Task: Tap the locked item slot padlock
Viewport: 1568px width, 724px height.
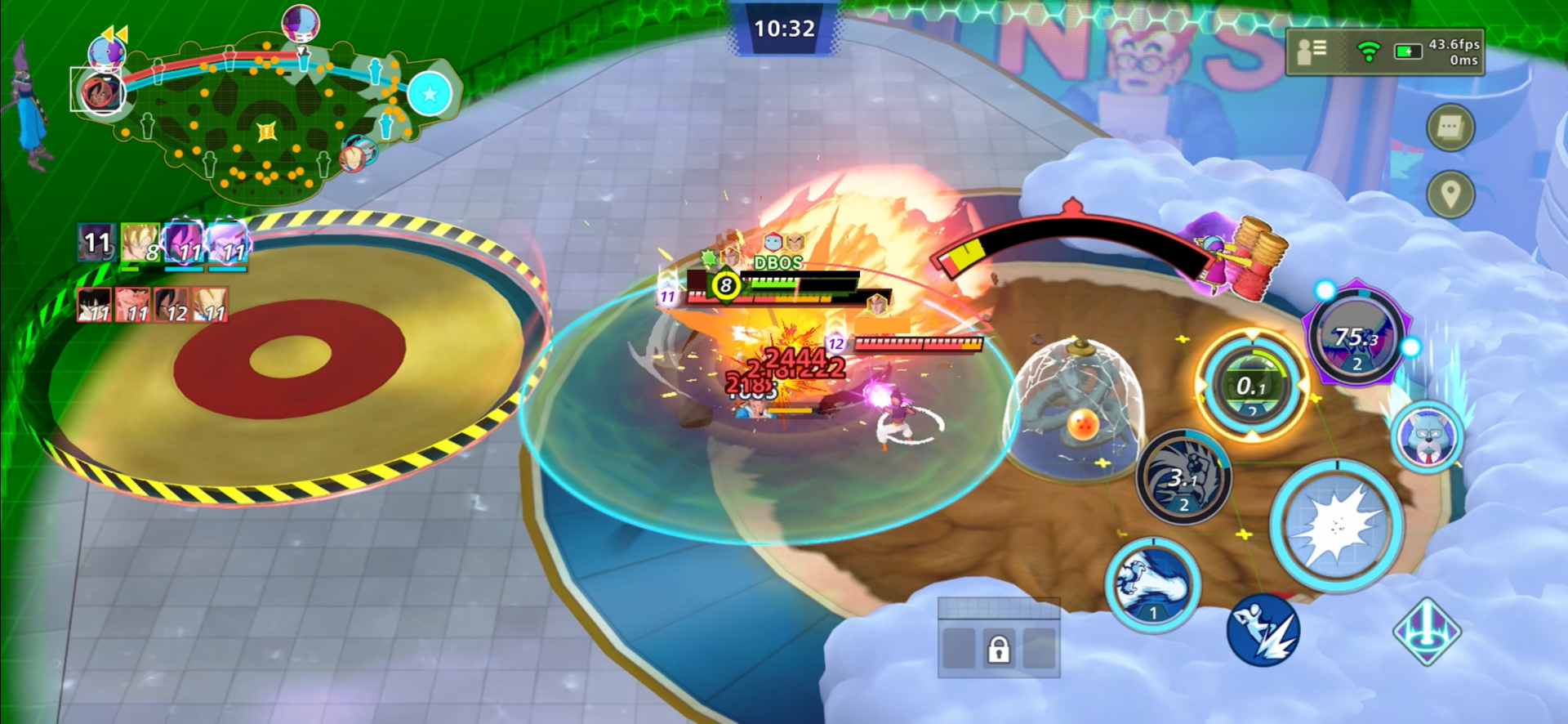Action: point(998,649)
